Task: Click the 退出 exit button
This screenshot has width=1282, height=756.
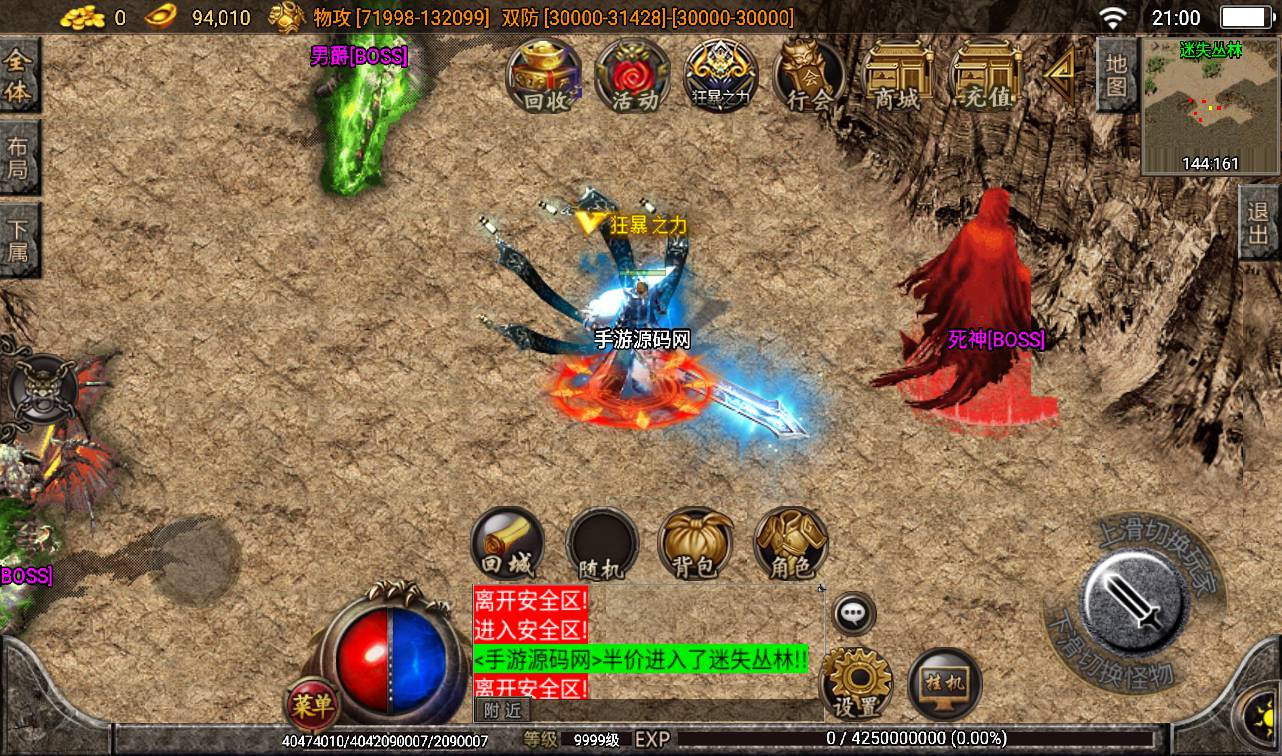Action: (x=1258, y=223)
